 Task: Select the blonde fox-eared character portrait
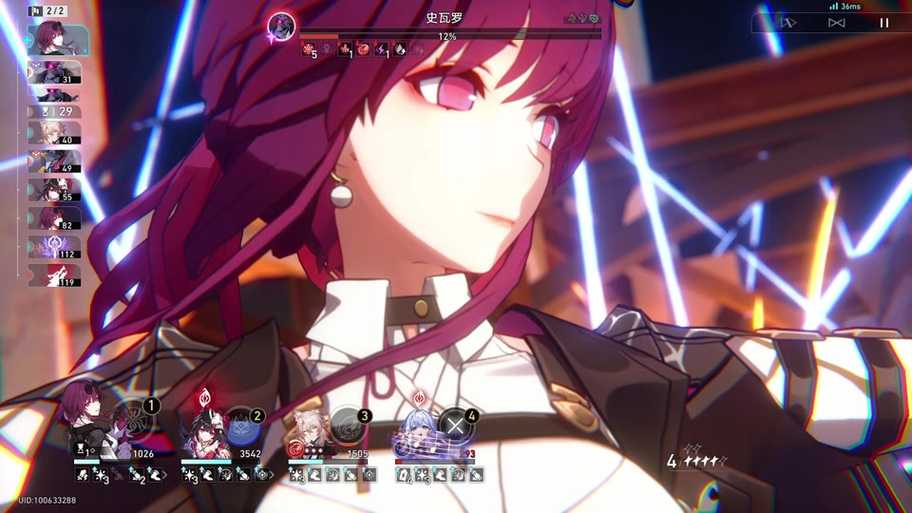pyautogui.click(x=310, y=432)
